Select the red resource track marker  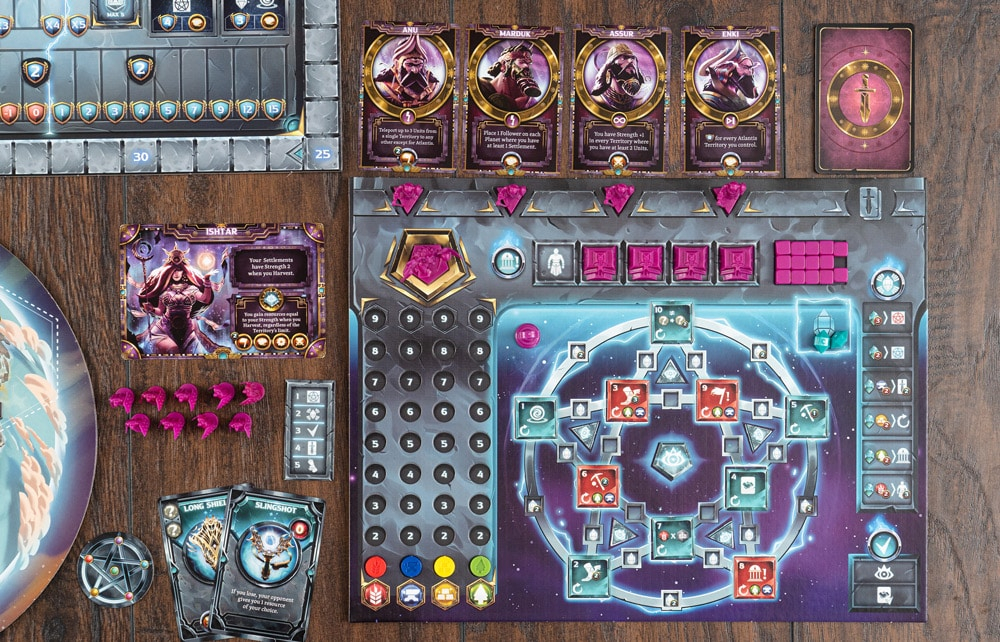(x=376, y=567)
